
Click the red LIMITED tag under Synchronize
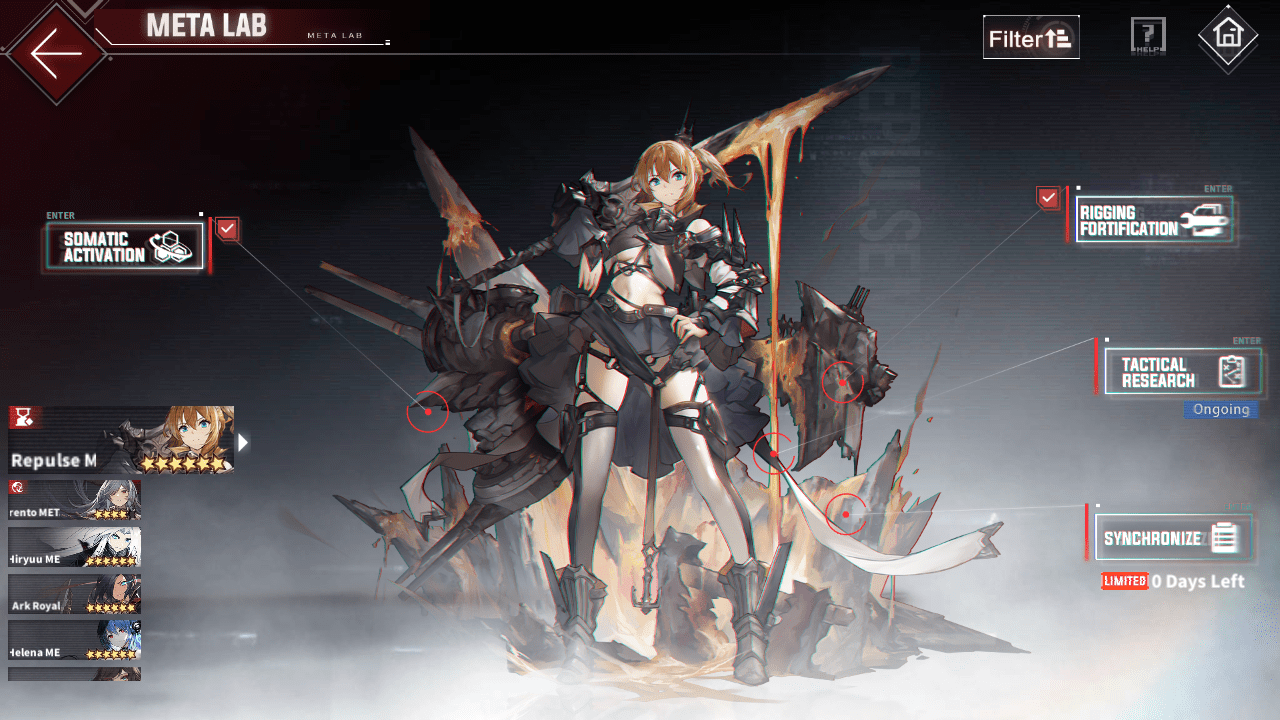[x=1124, y=581]
